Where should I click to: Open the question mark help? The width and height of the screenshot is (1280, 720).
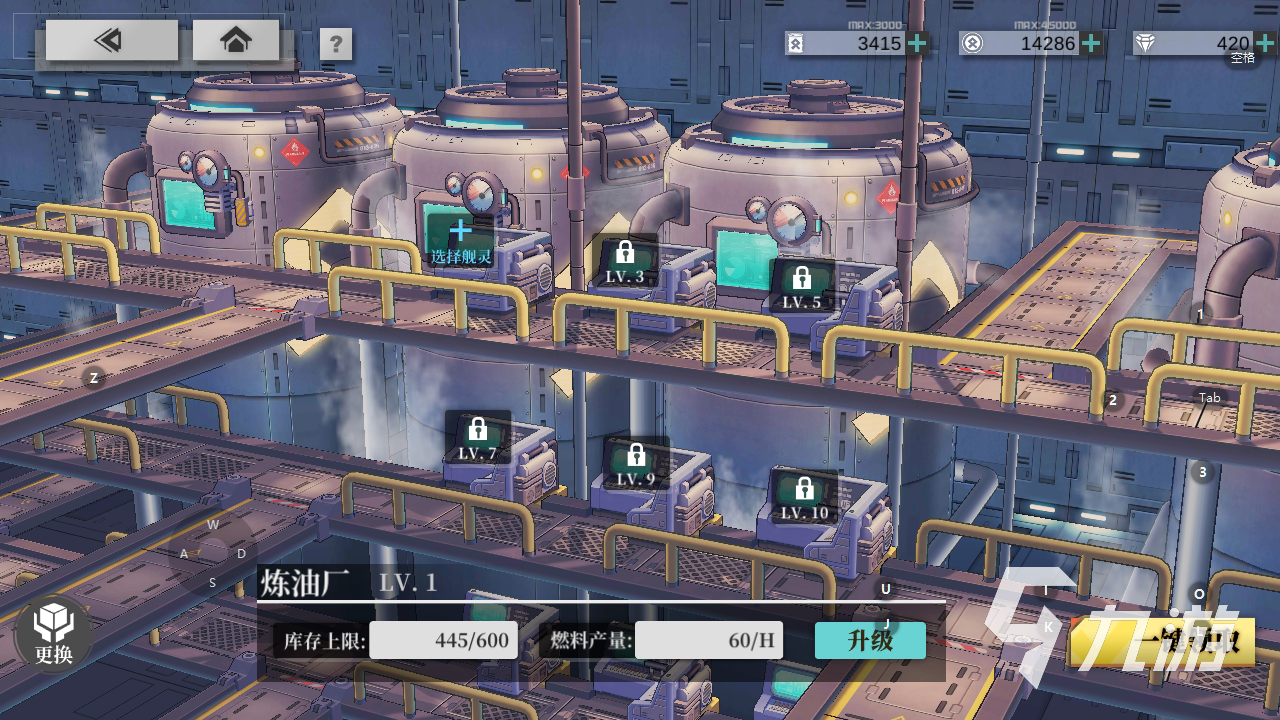(336, 44)
